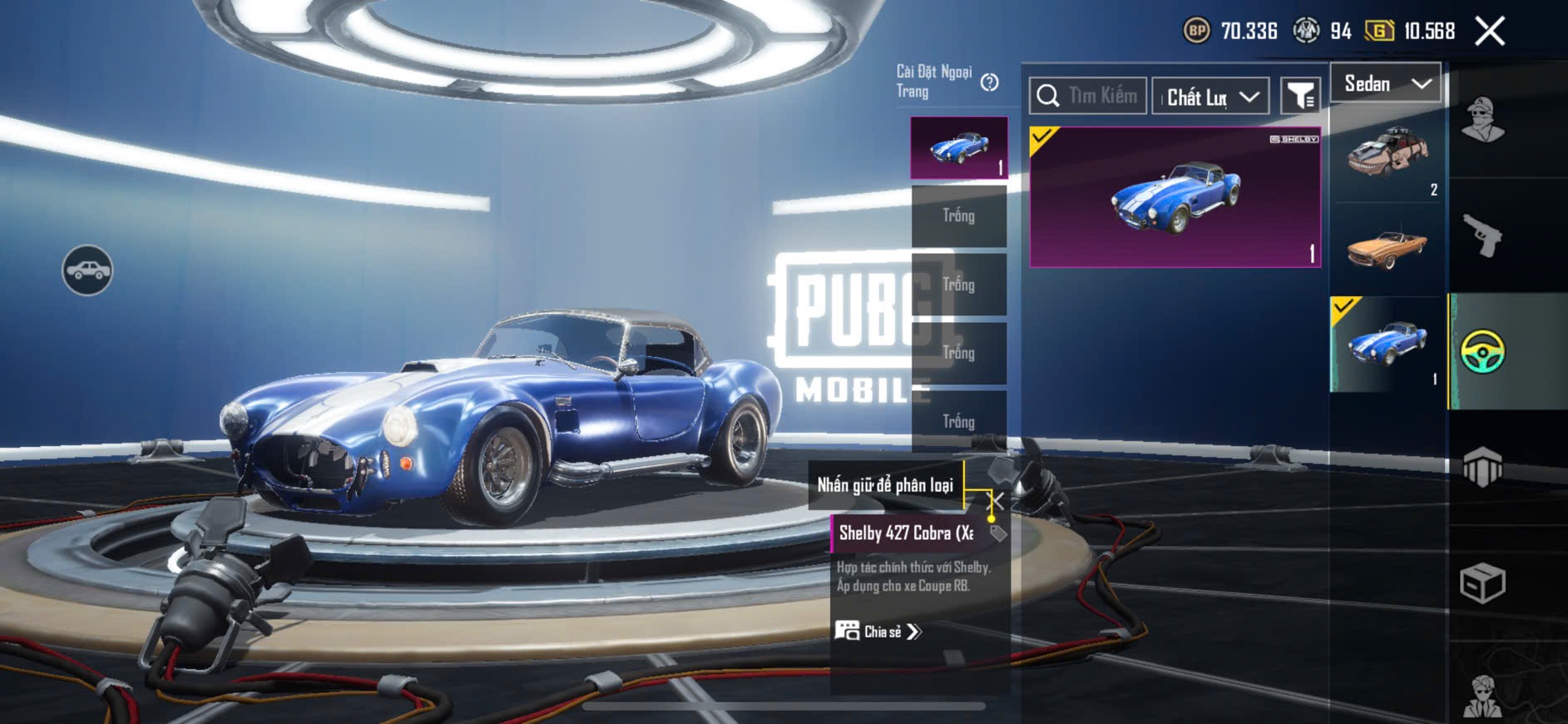Expand the Sedan vehicle type dropdown

coord(1386,83)
